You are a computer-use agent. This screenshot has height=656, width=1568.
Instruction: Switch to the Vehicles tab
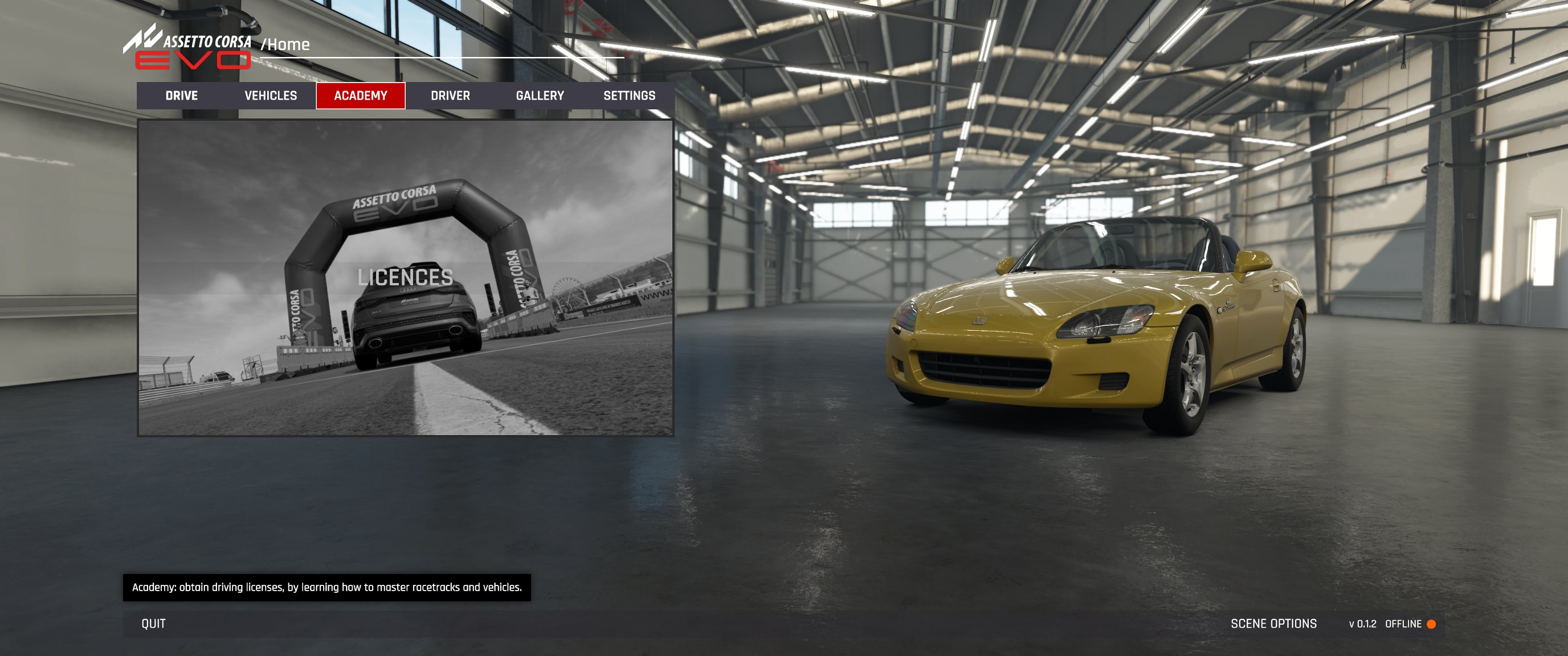[x=271, y=96]
